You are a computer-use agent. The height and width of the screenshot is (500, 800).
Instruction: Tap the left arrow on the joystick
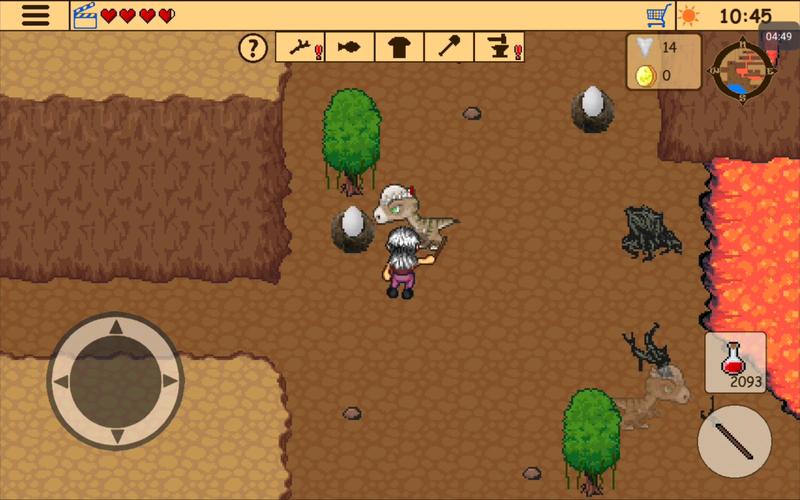tap(61, 381)
